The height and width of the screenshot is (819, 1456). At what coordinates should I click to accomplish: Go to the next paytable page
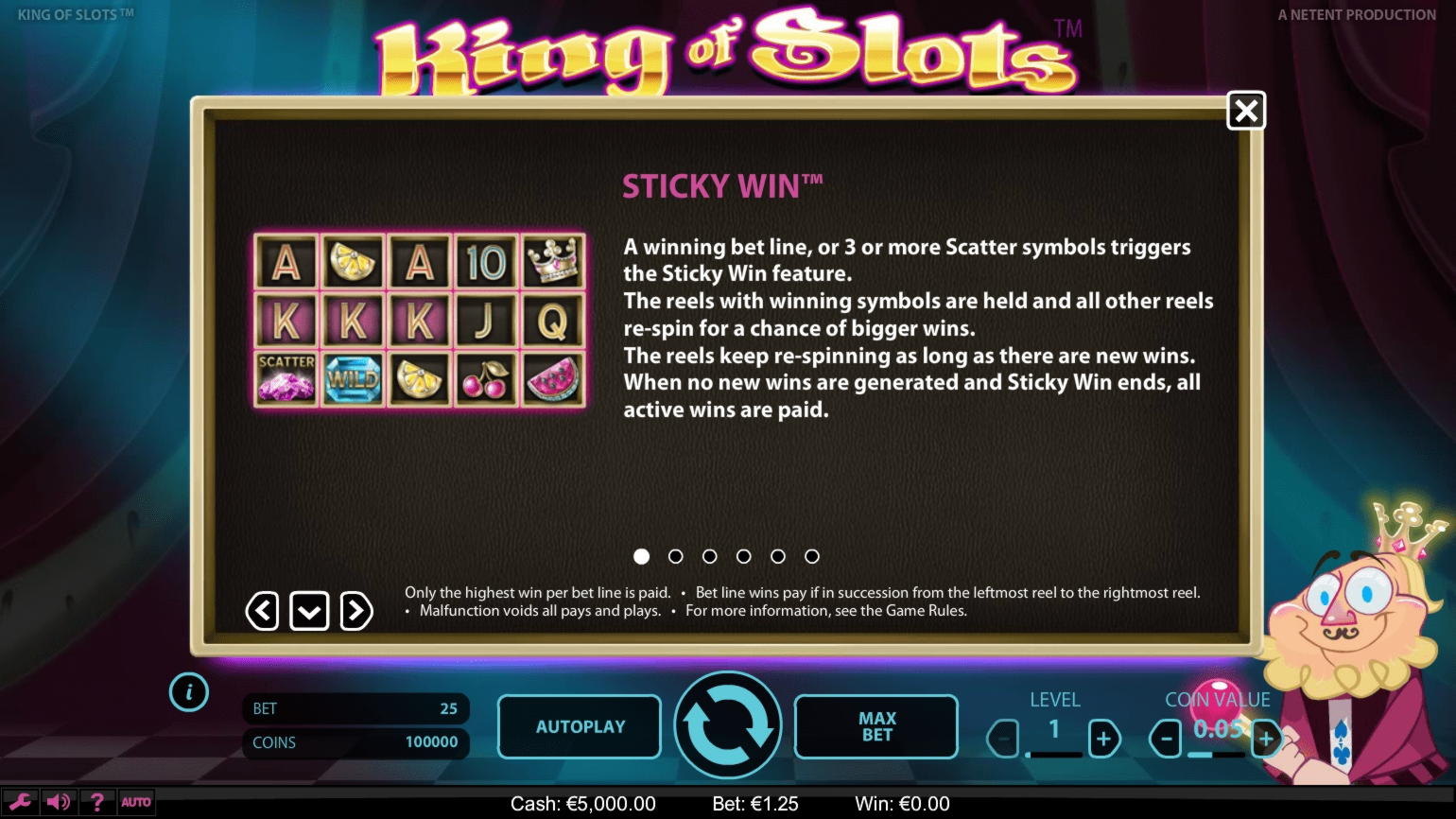tap(355, 612)
